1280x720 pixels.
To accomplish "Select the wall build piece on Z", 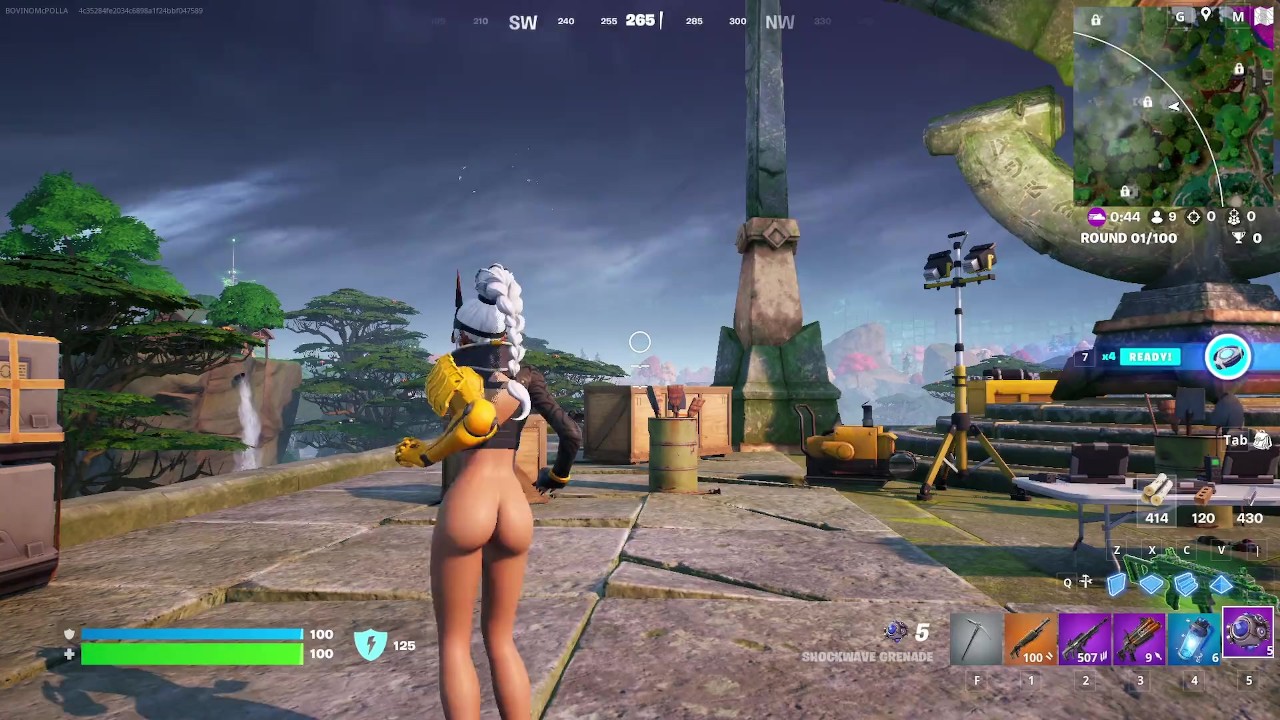I will click(1117, 583).
